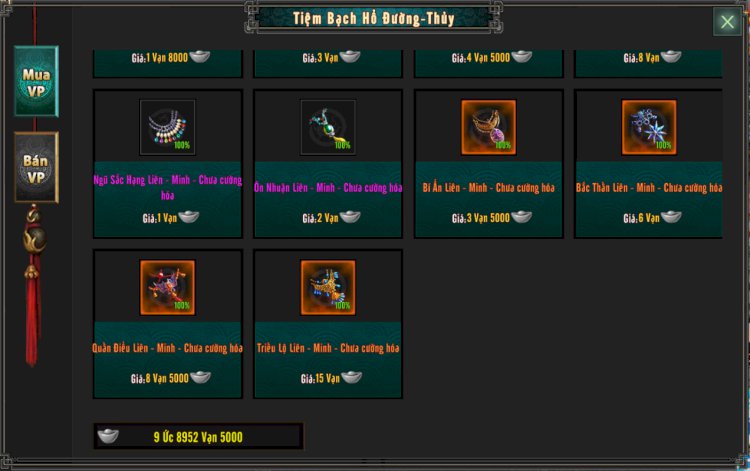Select the Bắc Thần Liên necklace

click(x=648, y=128)
